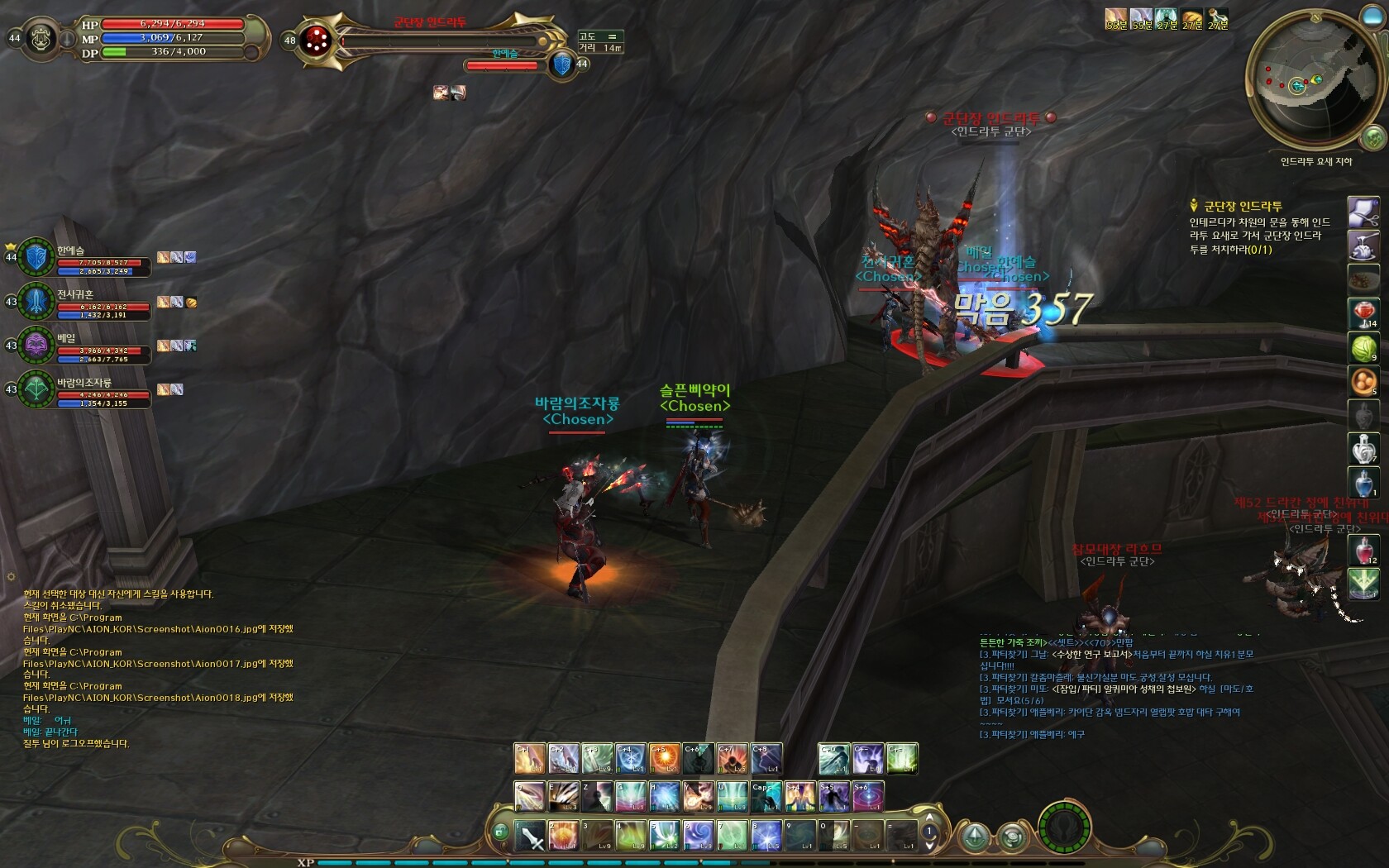Activate the fiery orb skill in slot 2
This screenshot has width=1389, height=868.
564,835
